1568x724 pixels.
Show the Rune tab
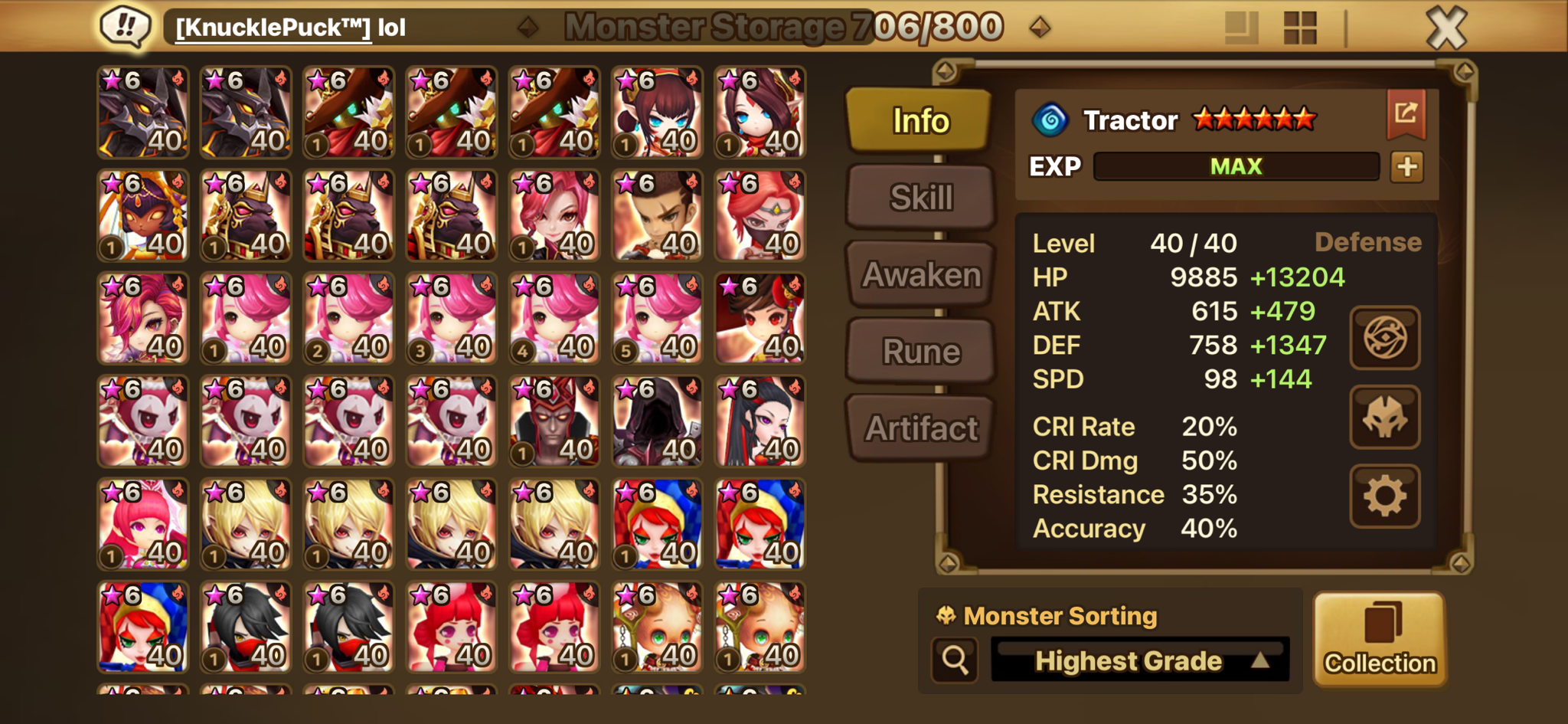(x=921, y=352)
